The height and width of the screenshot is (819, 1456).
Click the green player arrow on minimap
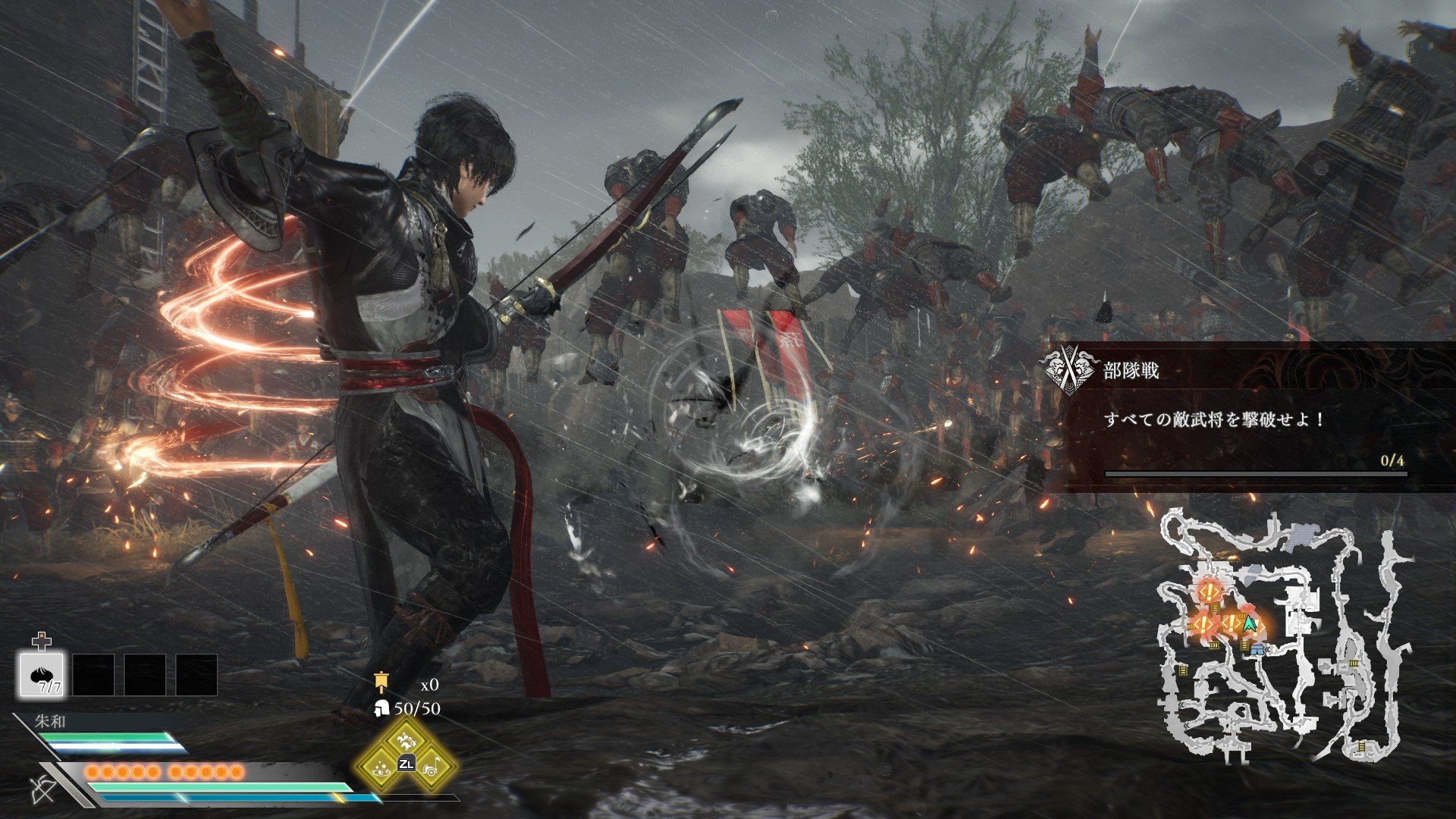pyautogui.click(x=1250, y=624)
